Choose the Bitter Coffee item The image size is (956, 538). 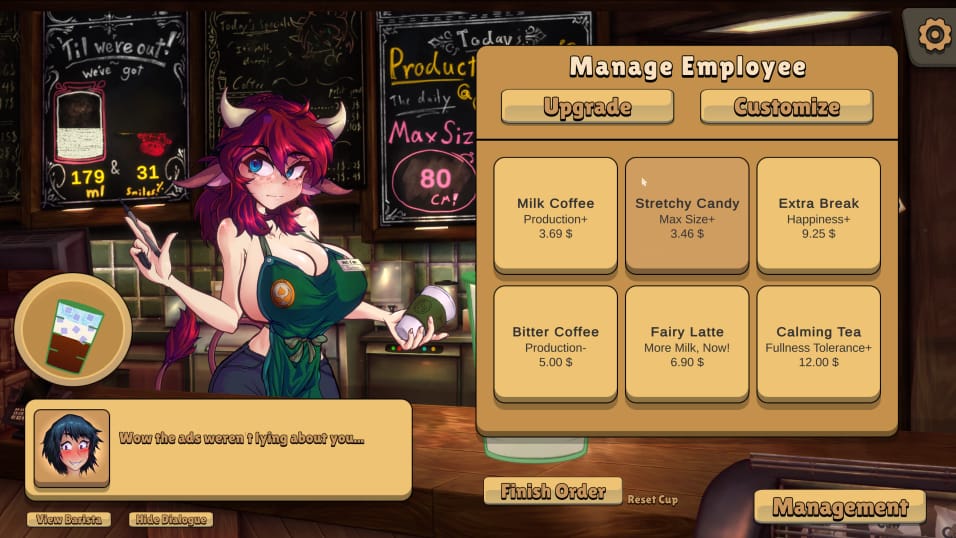point(555,345)
